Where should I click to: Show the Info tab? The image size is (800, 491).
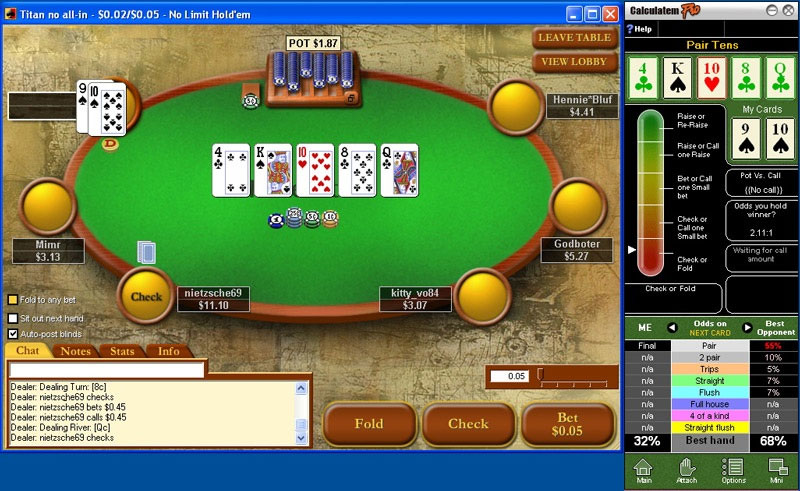tap(168, 351)
